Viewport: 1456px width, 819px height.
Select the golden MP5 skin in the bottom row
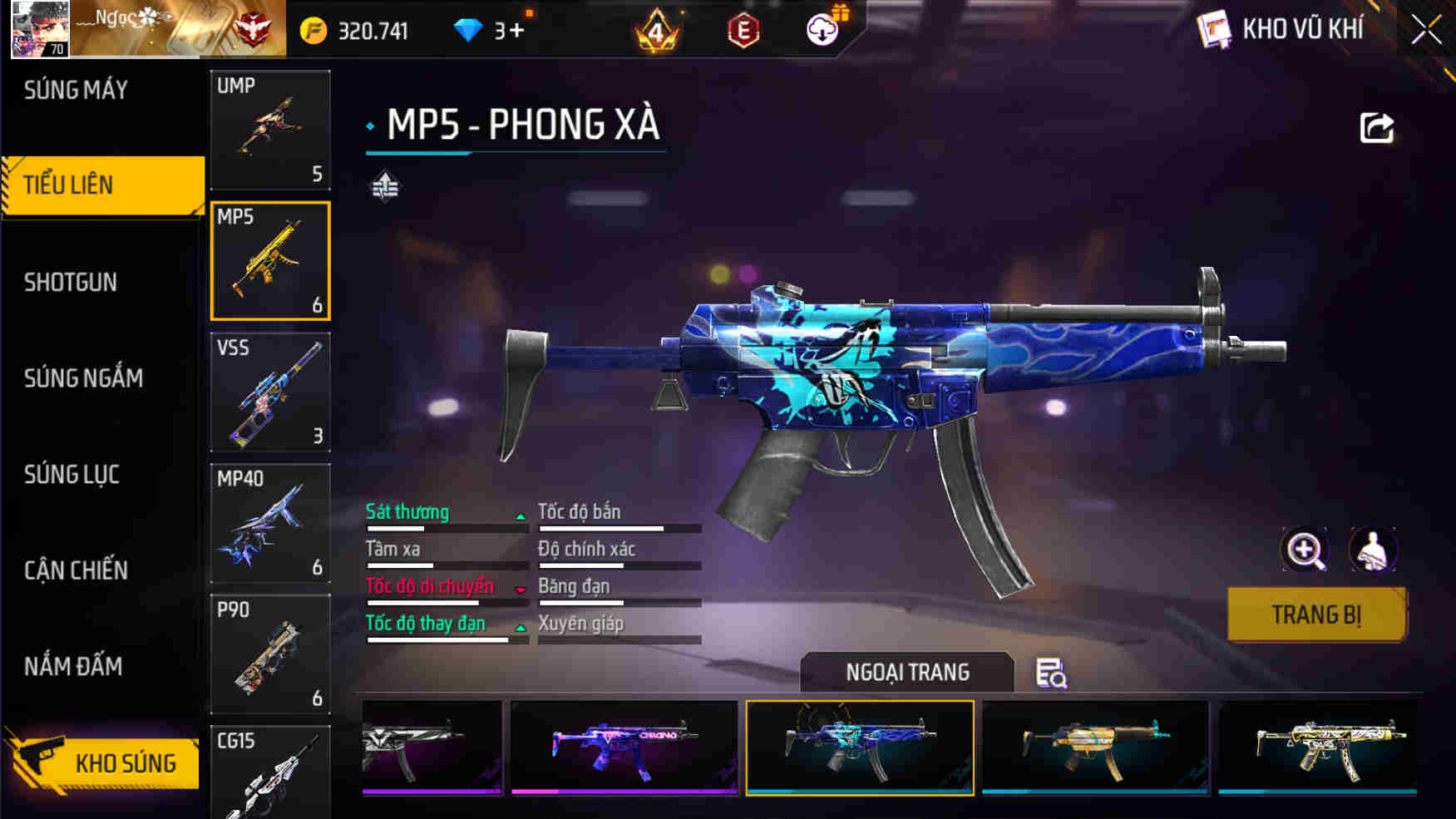(x=1095, y=747)
